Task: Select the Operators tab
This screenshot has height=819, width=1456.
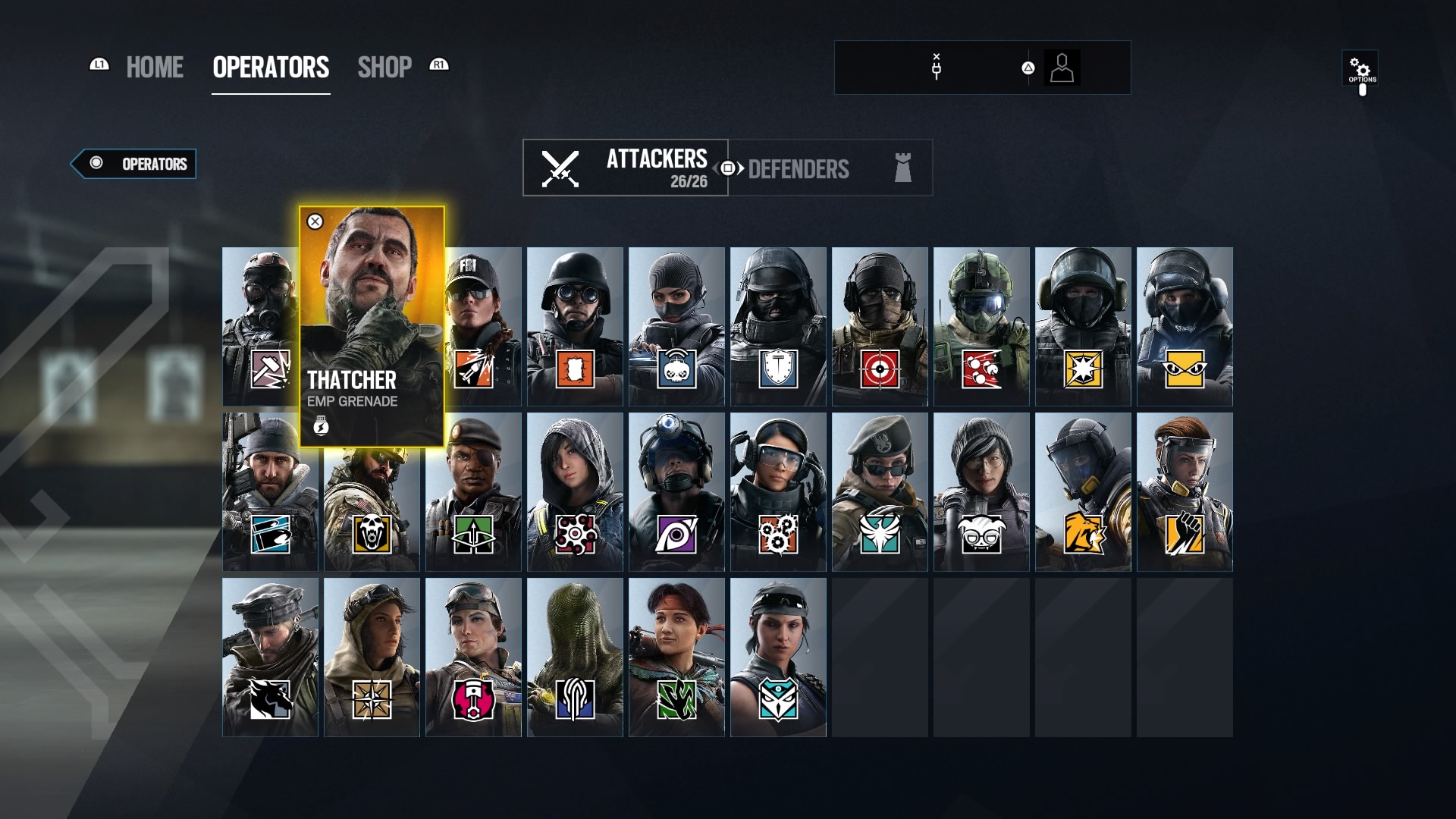Action: [271, 67]
